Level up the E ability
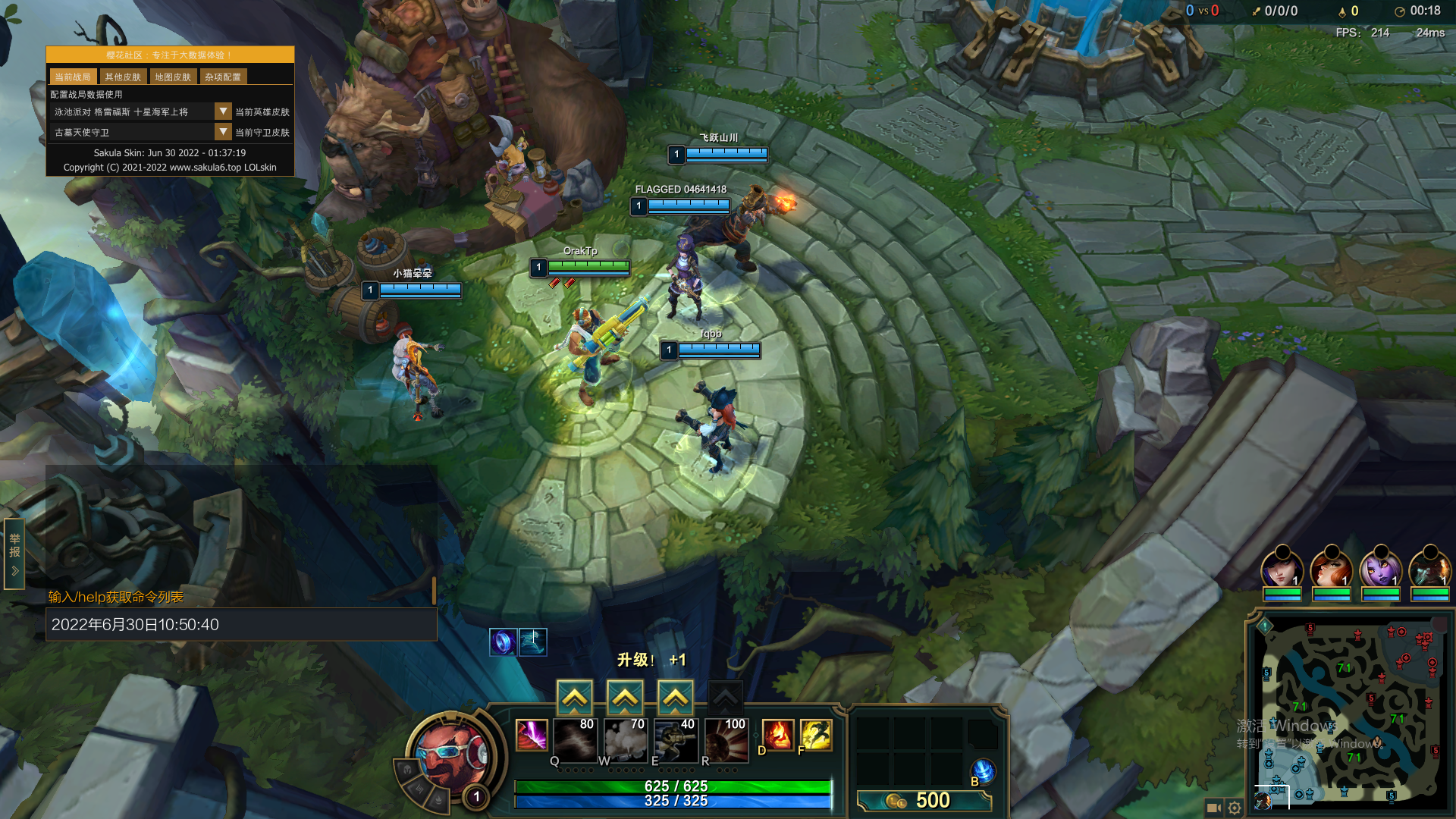Viewport: 1456px width, 819px height. pyautogui.click(x=675, y=697)
